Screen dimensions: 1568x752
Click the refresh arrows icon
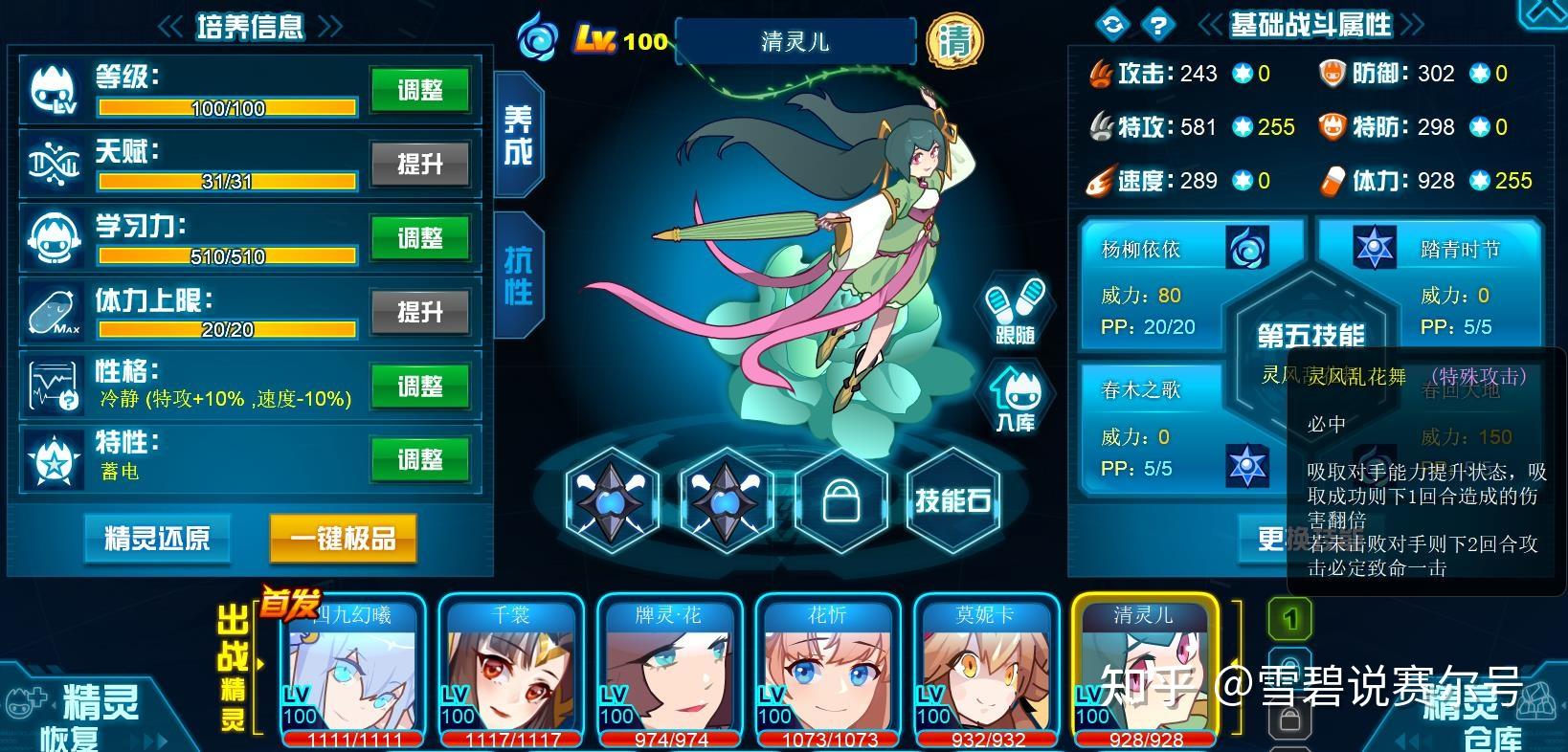(x=1111, y=25)
